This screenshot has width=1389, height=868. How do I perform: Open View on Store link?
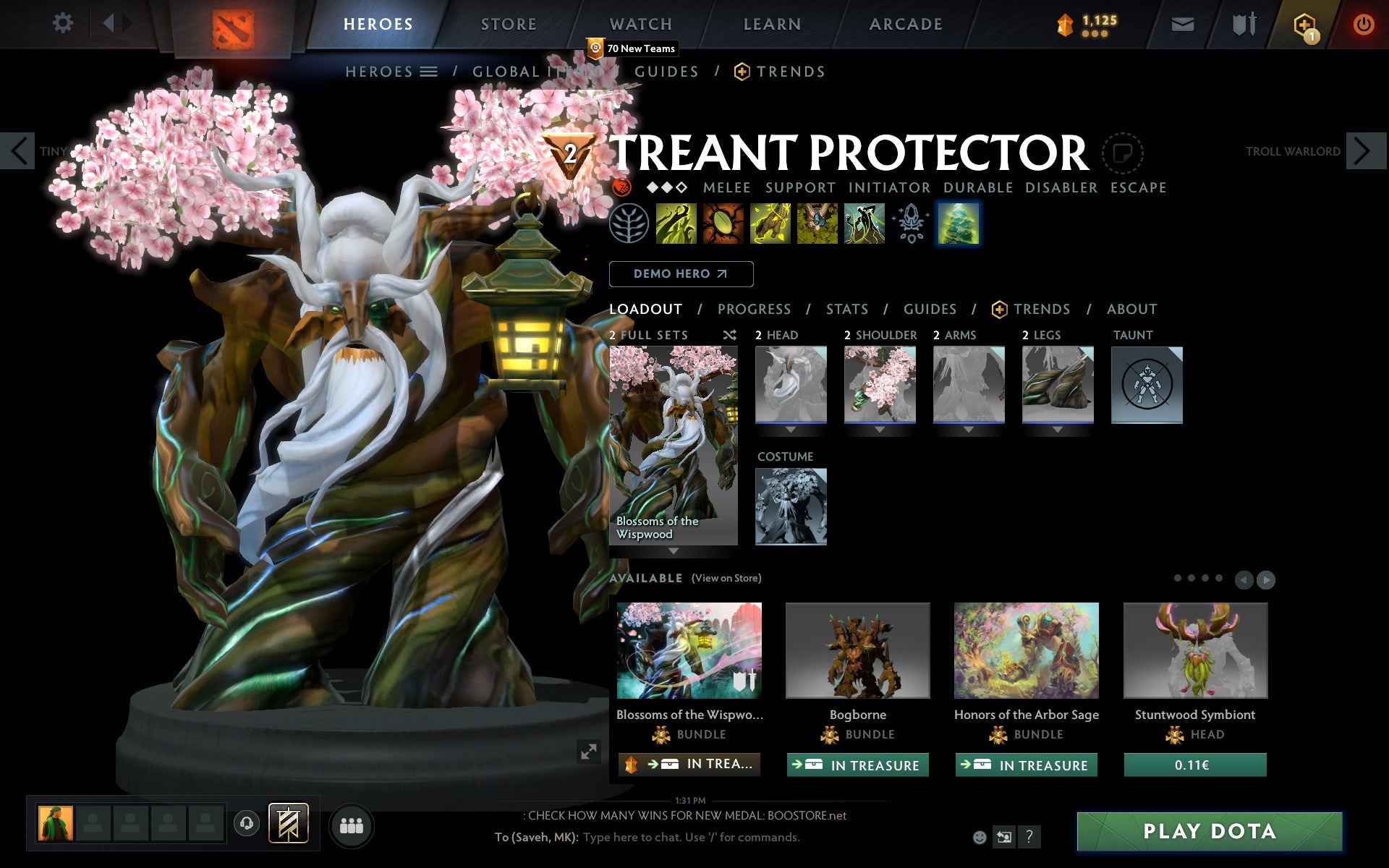(726, 578)
